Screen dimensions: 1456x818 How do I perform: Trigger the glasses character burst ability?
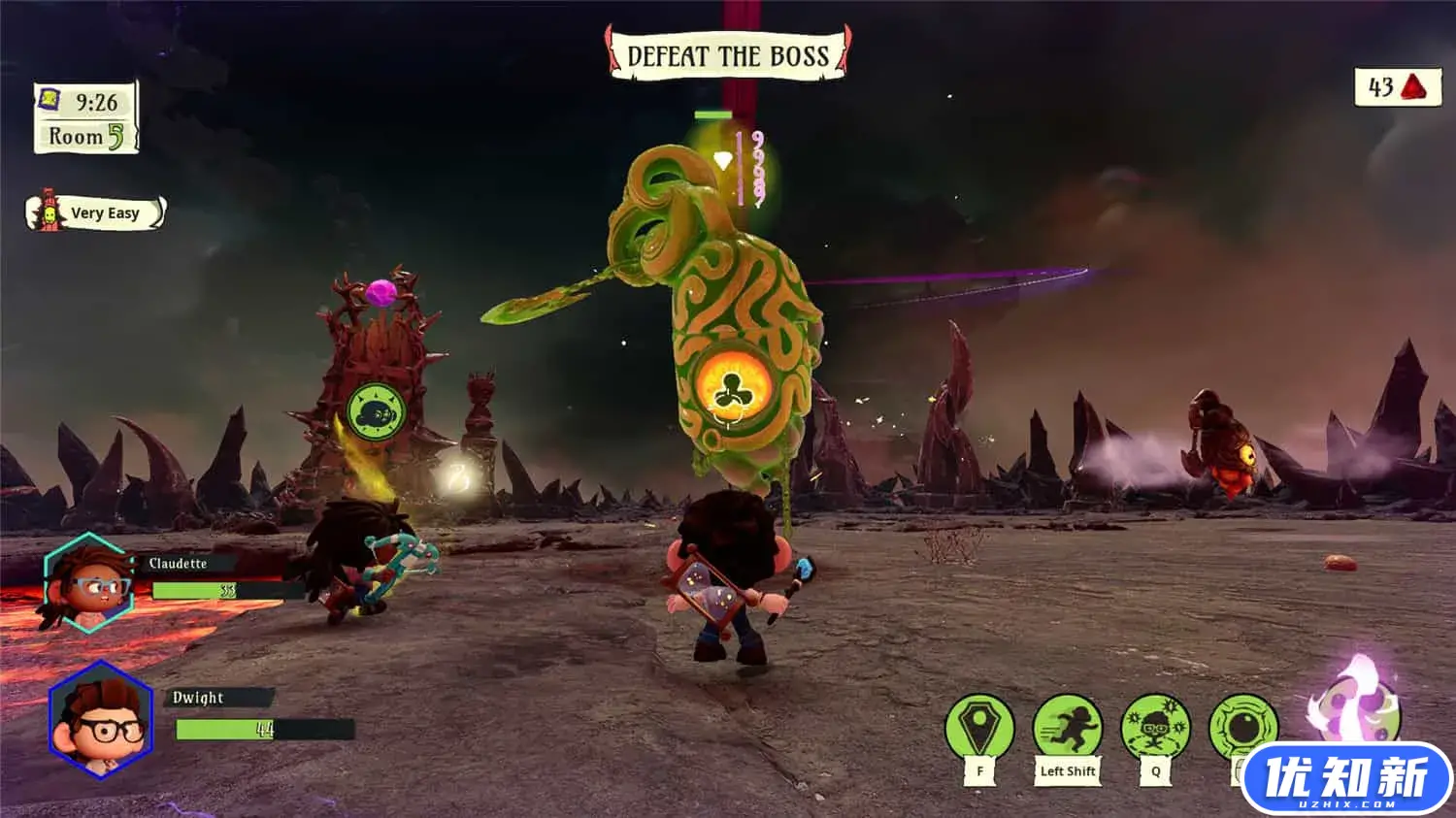pos(1155,728)
